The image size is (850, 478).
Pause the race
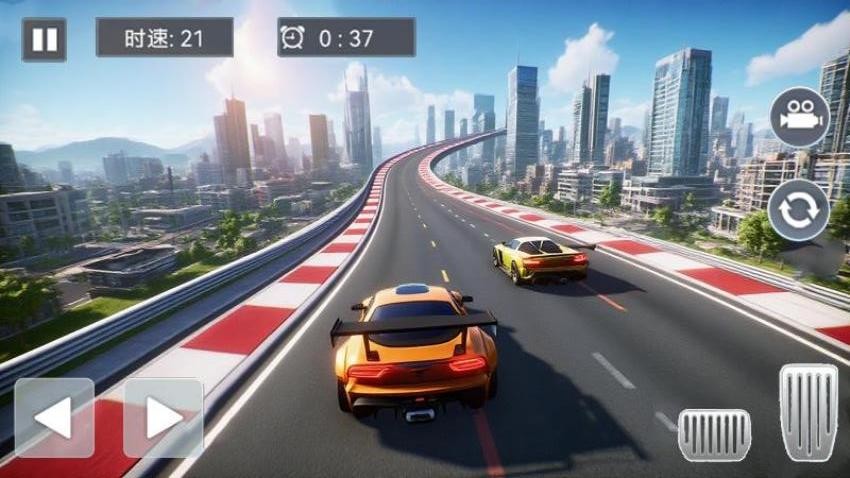[x=44, y=40]
